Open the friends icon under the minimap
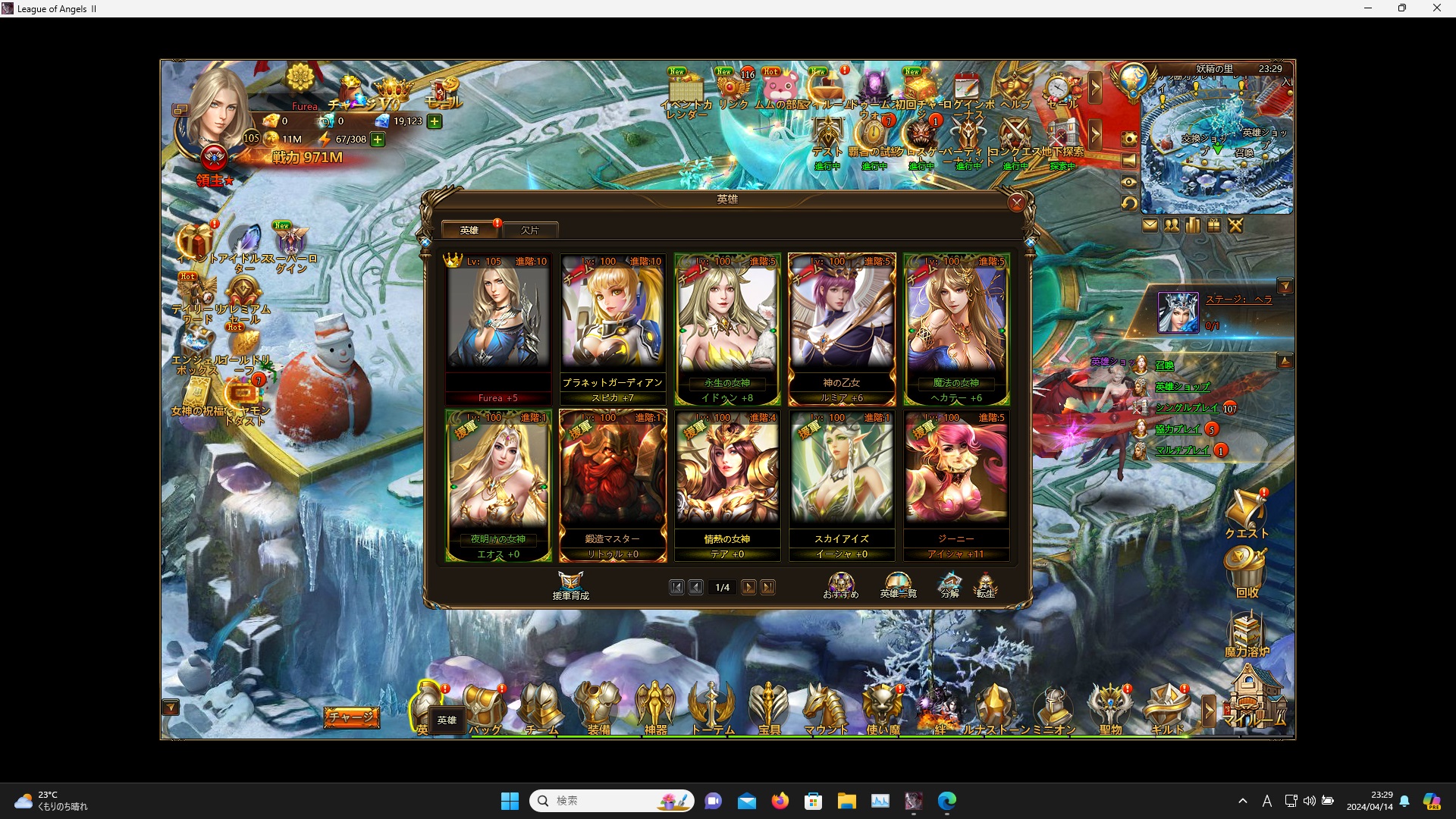 [x=1172, y=225]
